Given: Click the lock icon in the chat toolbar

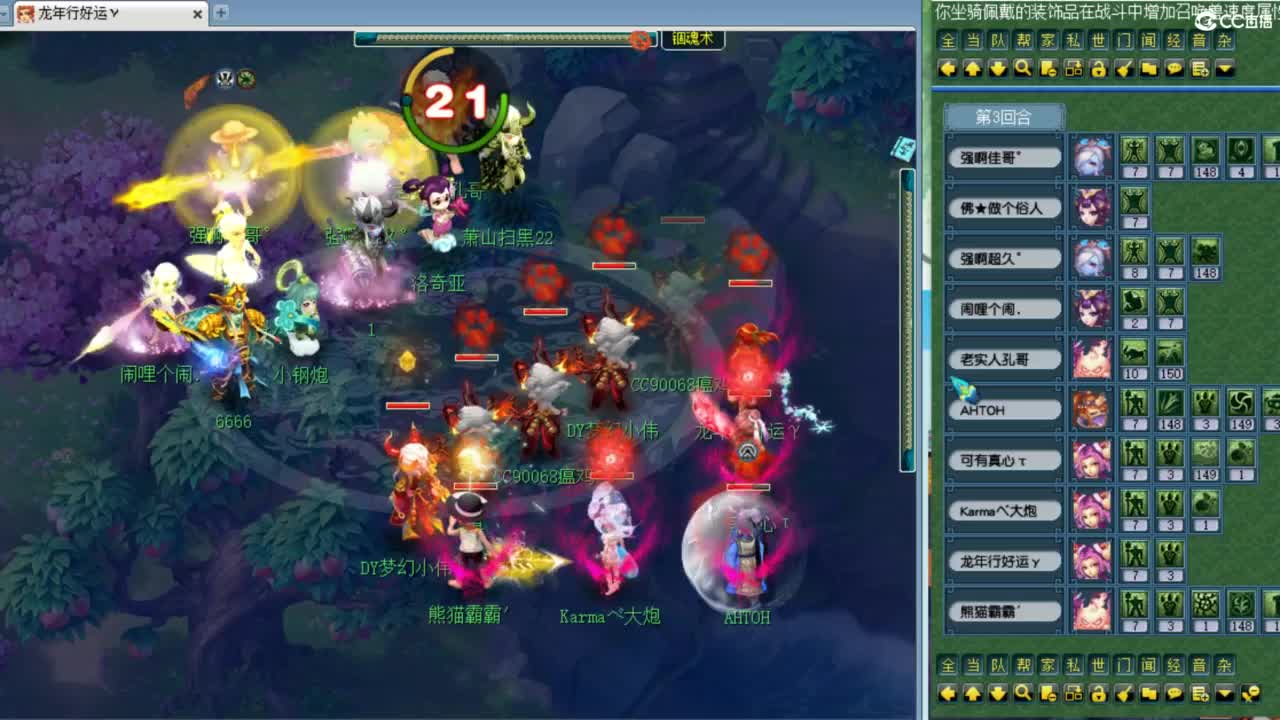Looking at the screenshot, I should coord(1099,68).
